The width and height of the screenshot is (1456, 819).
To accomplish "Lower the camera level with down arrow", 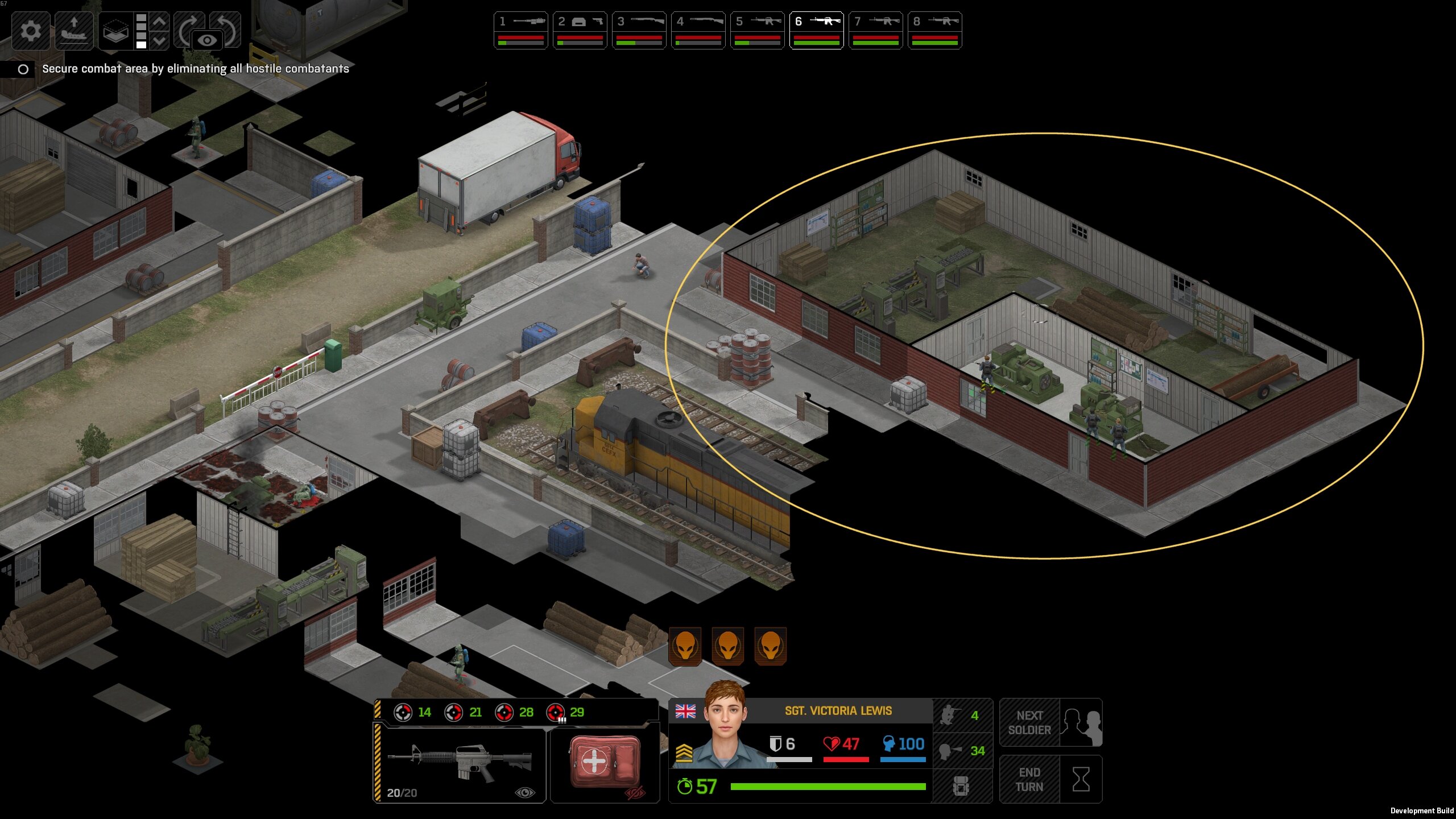I will [160, 40].
